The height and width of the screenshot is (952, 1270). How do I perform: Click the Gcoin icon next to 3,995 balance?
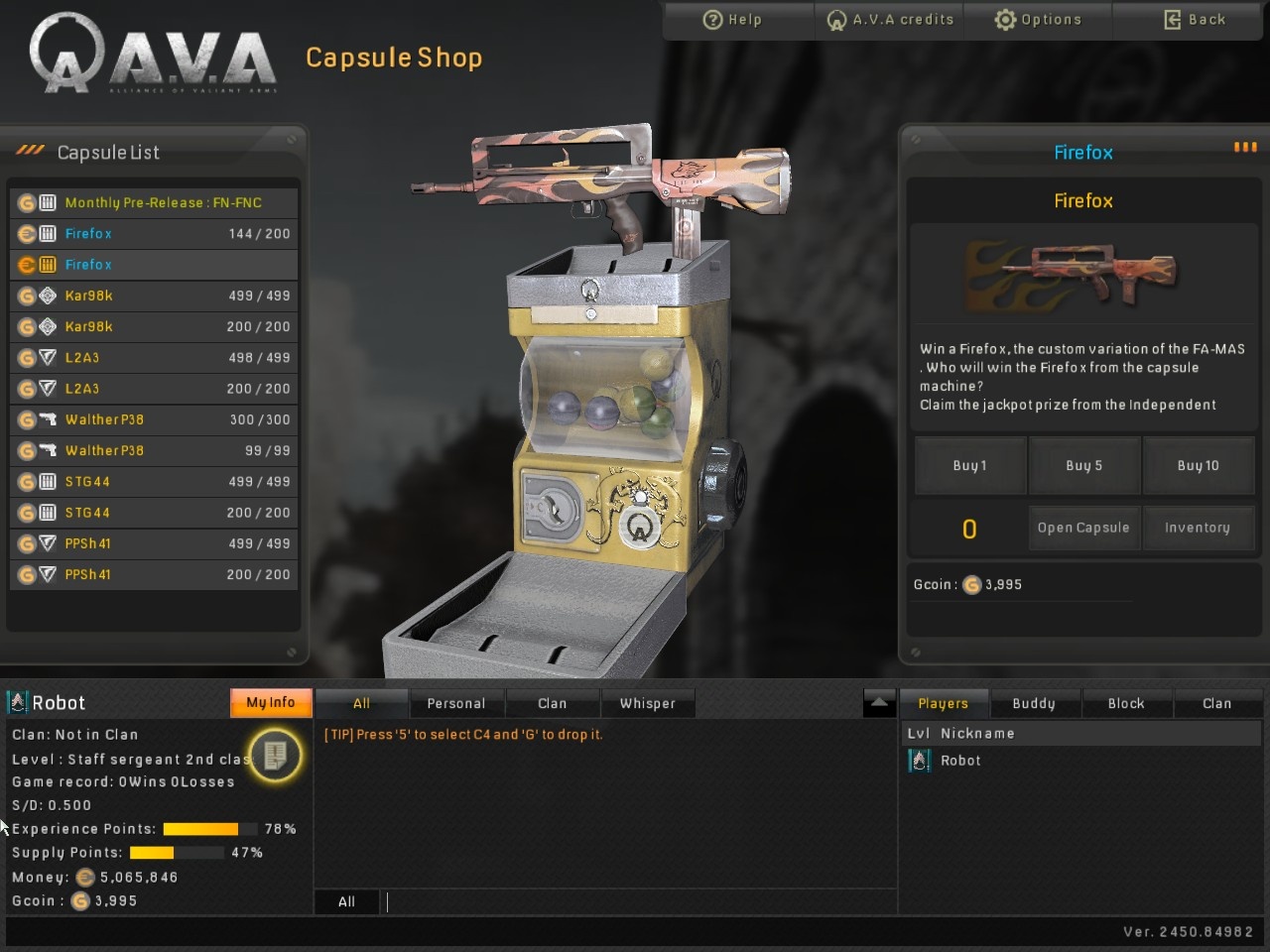tap(971, 585)
